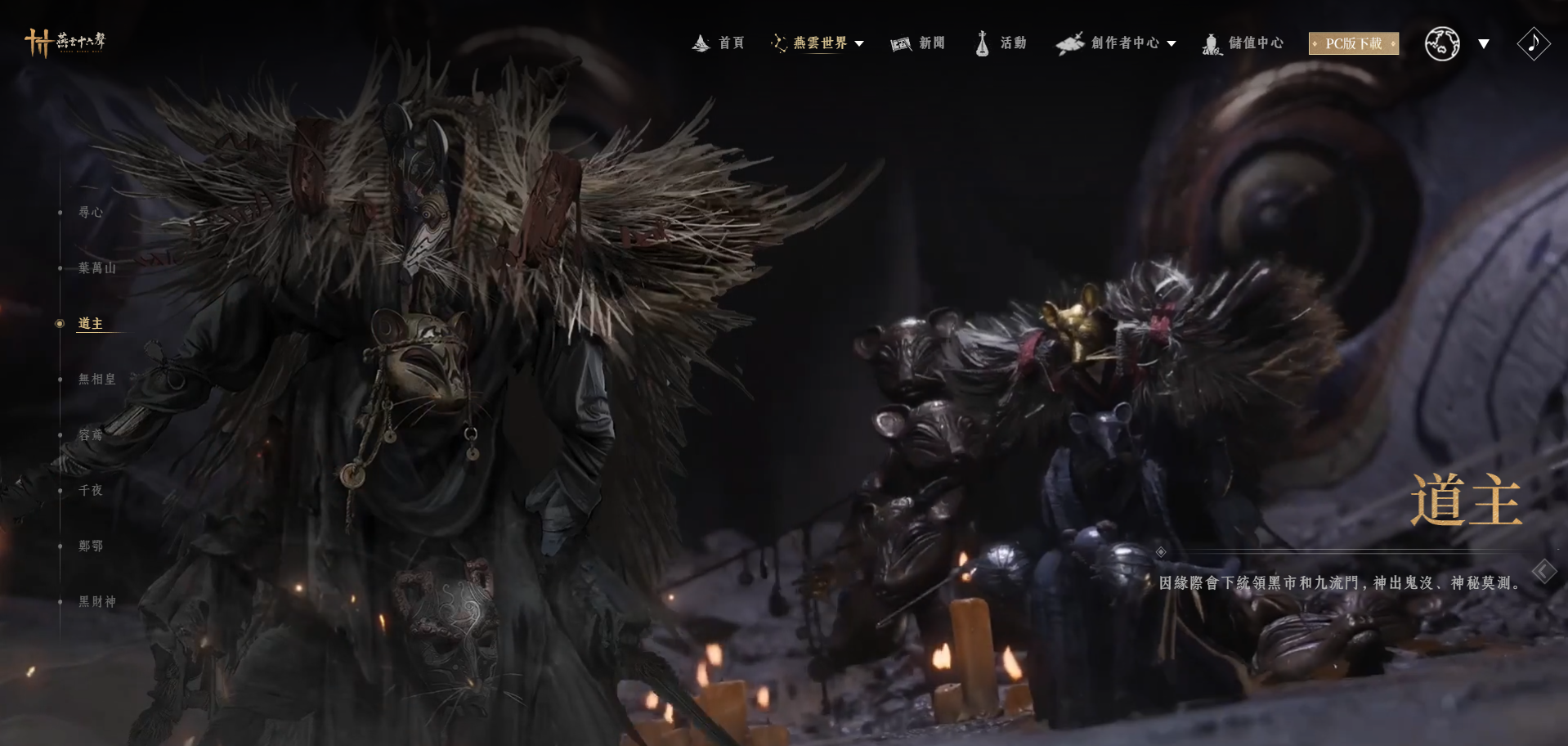
Task: Open the 新聞 news page
Action: (x=918, y=43)
